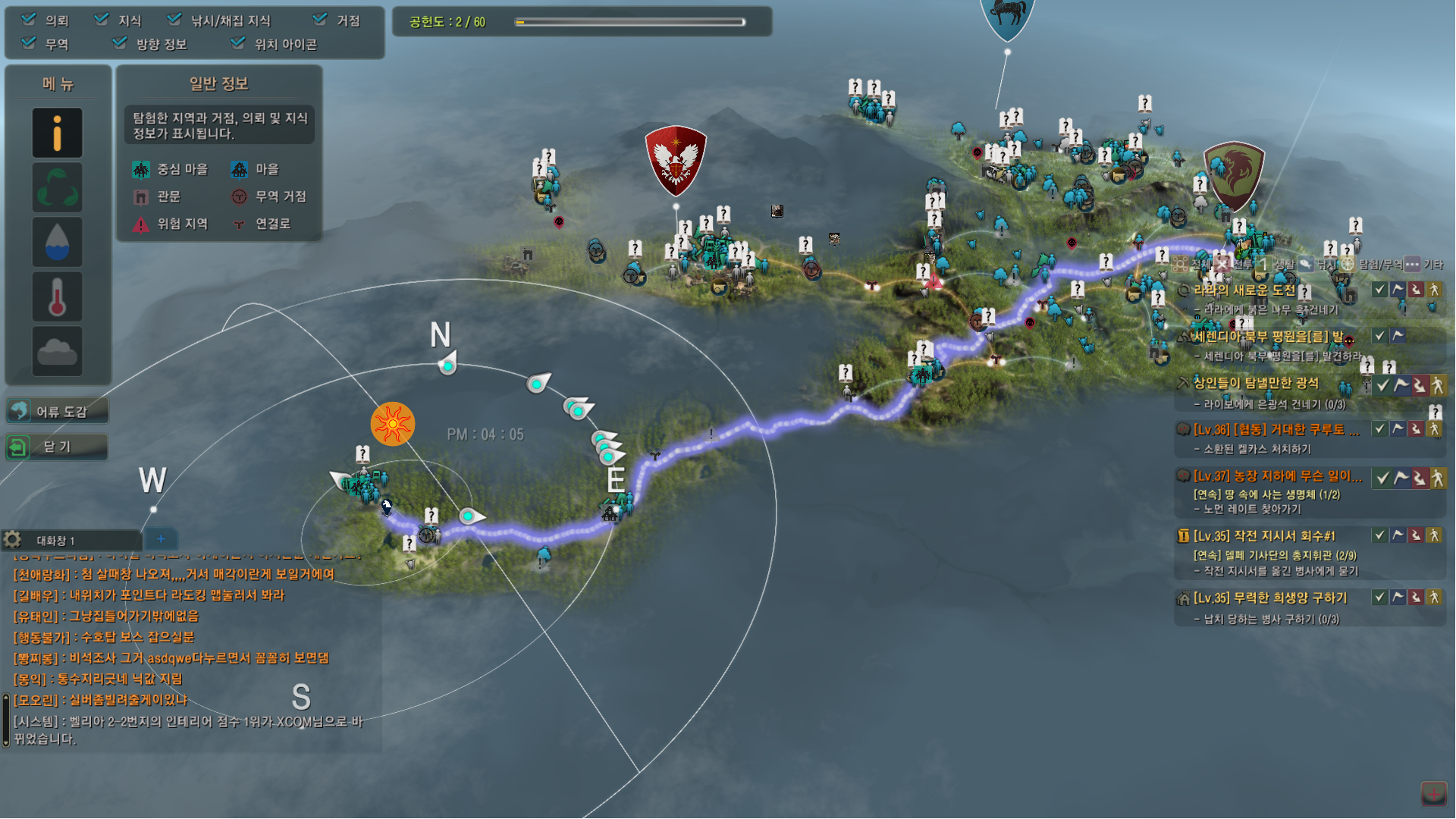This screenshot has height=819, width=1456.
Task: Toggle the 의뢰 quest filter checkbox
Action: point(29,20)
